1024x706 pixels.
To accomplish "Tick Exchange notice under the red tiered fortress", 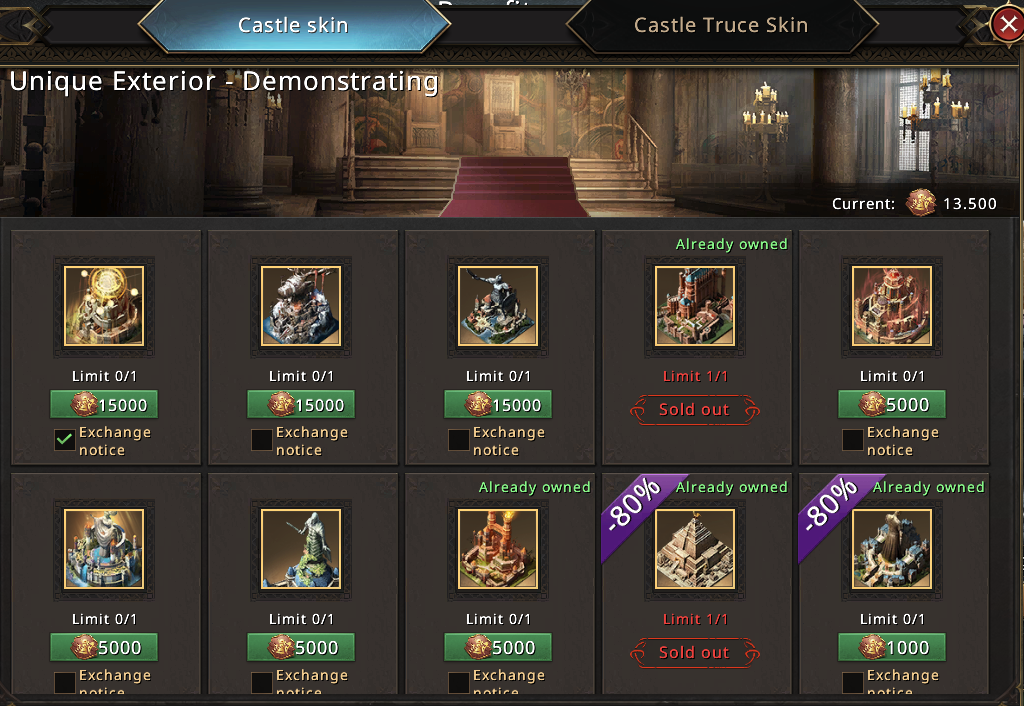I will point(853,440).
